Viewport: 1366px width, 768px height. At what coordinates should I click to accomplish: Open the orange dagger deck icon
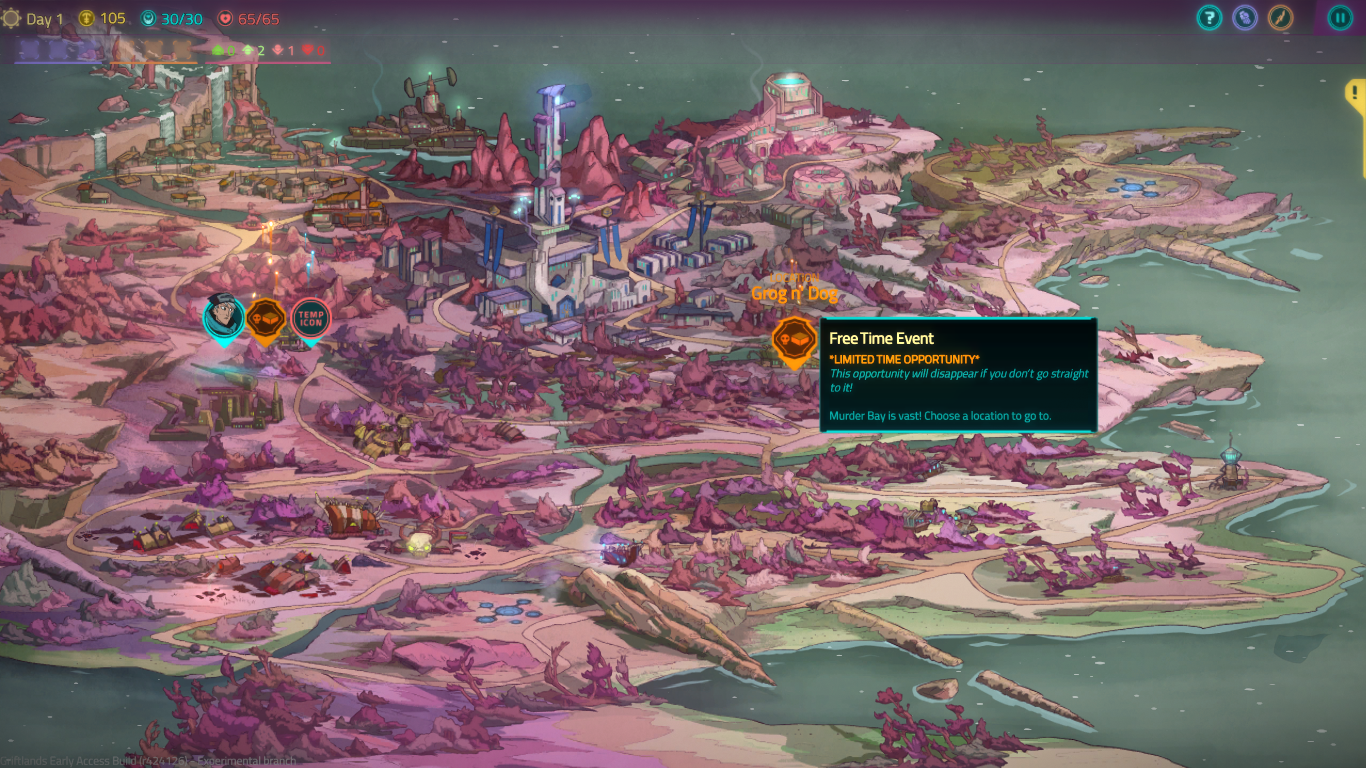tap(1280, 17)
